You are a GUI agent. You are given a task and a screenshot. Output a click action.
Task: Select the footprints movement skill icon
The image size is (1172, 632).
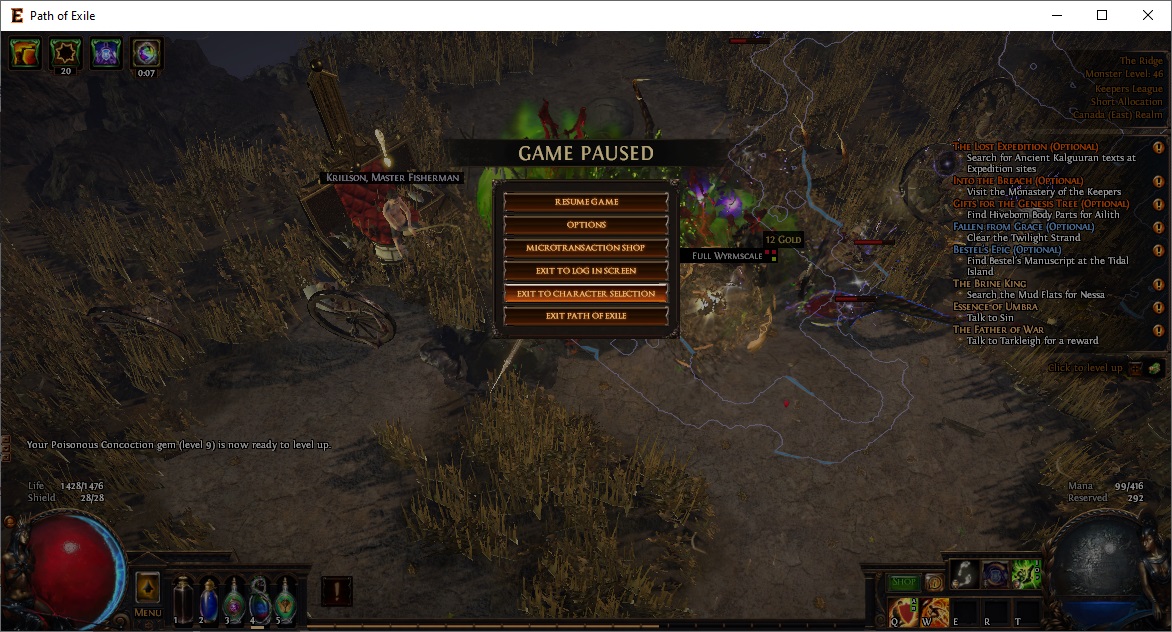[965, 573]
